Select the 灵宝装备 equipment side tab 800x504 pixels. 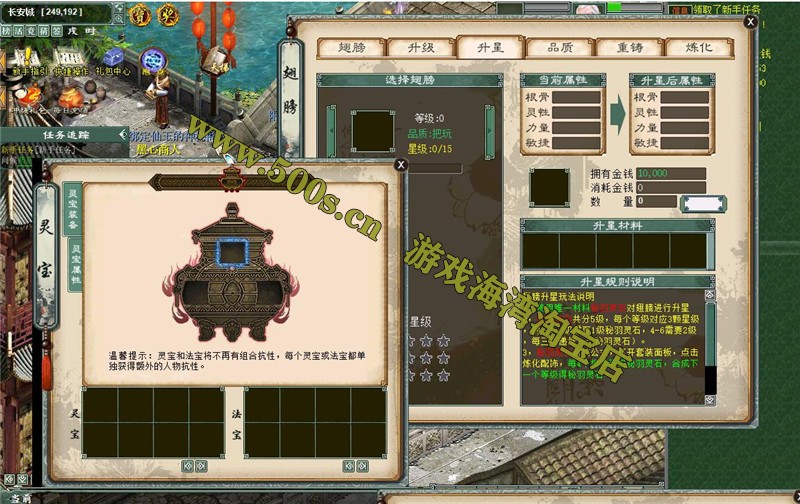click(72, 210)
